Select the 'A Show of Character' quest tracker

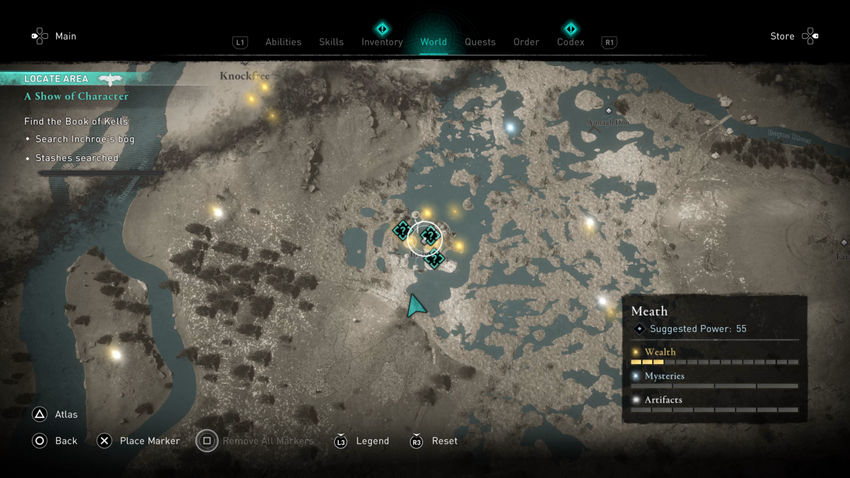(76, 97)
